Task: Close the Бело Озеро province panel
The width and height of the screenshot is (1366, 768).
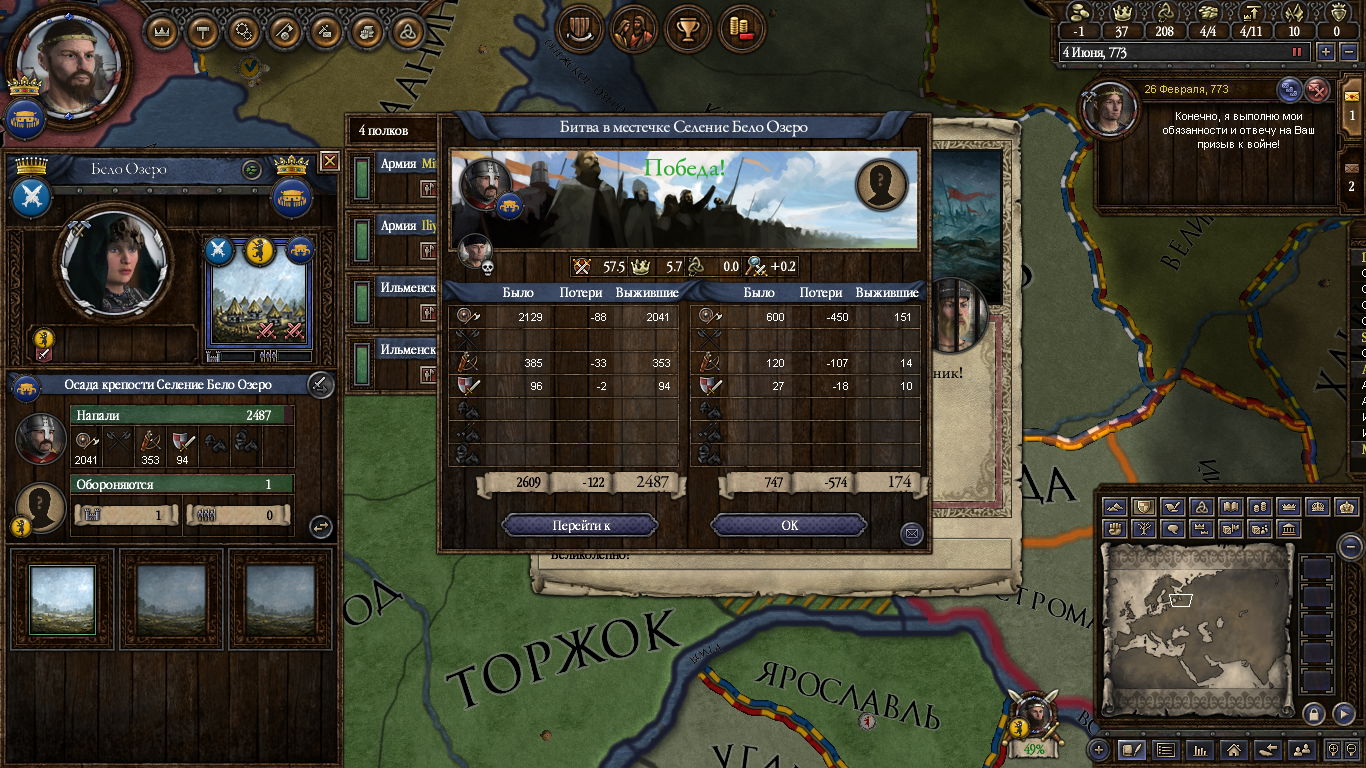Action: pyautogui.click(x=330, y=161)
